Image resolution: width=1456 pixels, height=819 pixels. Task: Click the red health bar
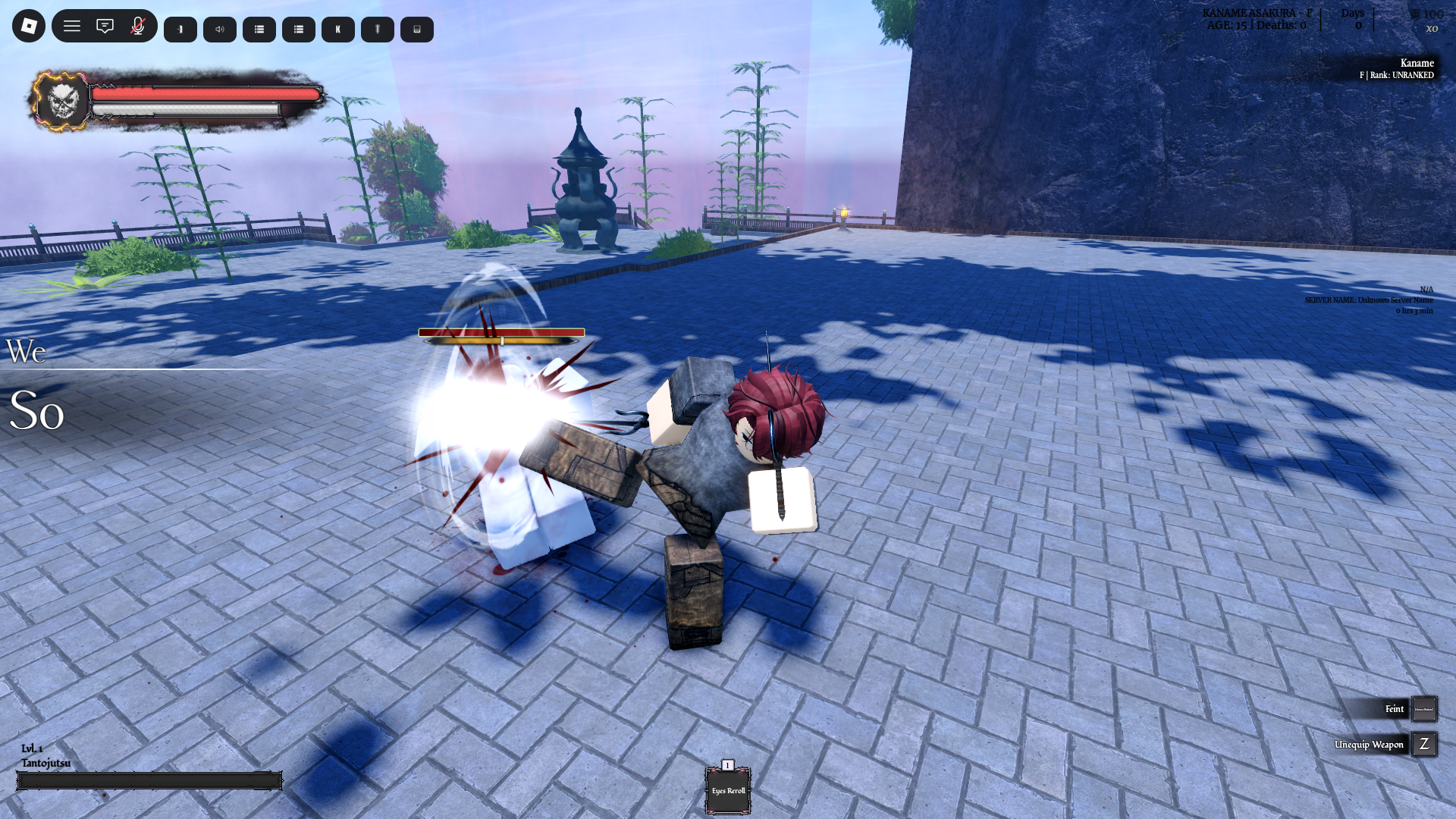[x=205, y=94]
